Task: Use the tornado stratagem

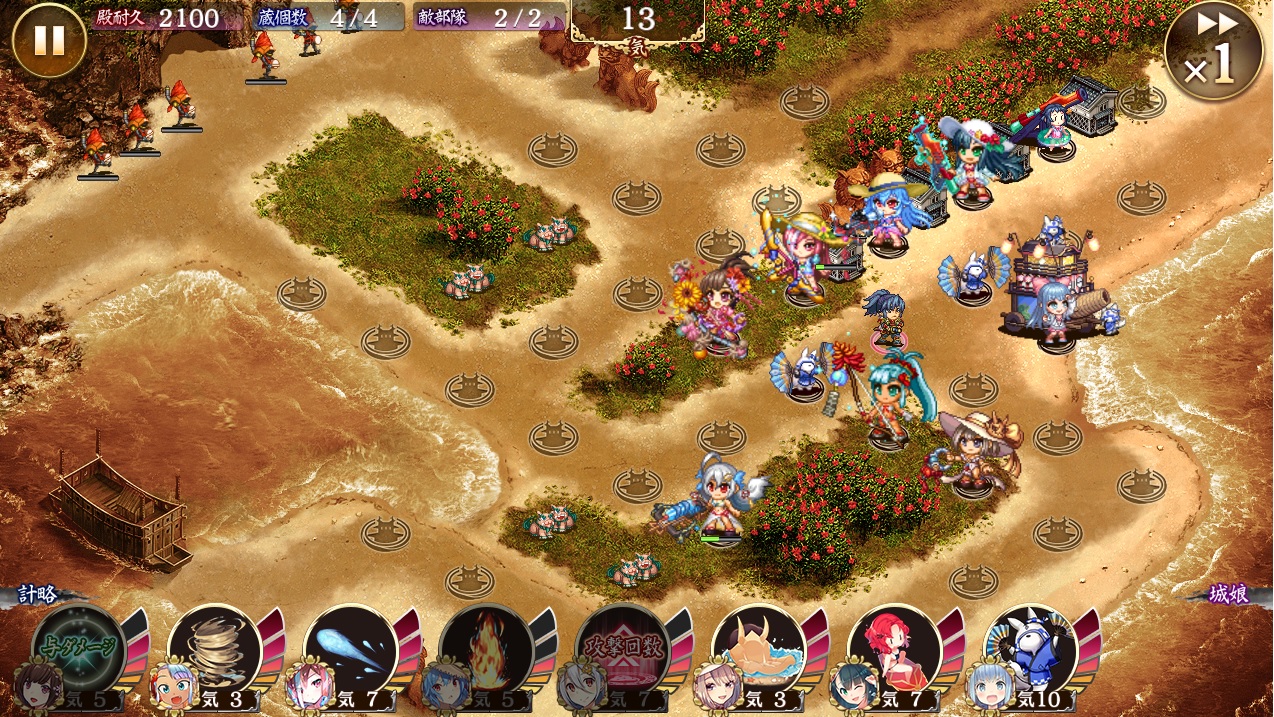Action: pos(214,651)
